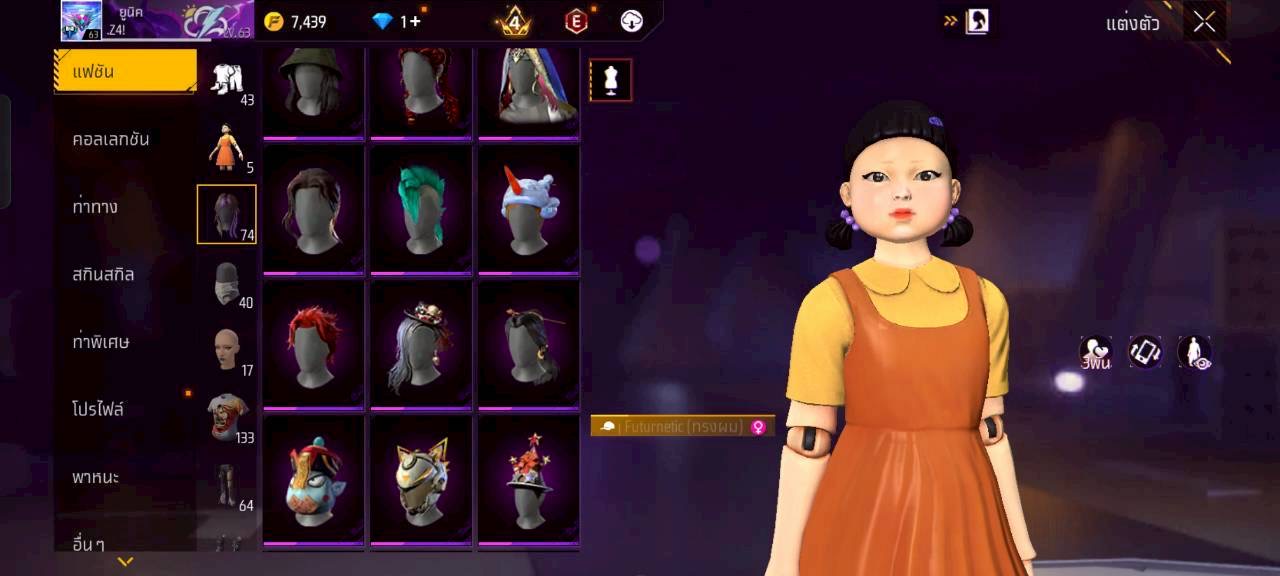Screen dimensions: 1280x576
Task: Select the red spiky hairstyle
Action: pos(313,343)
